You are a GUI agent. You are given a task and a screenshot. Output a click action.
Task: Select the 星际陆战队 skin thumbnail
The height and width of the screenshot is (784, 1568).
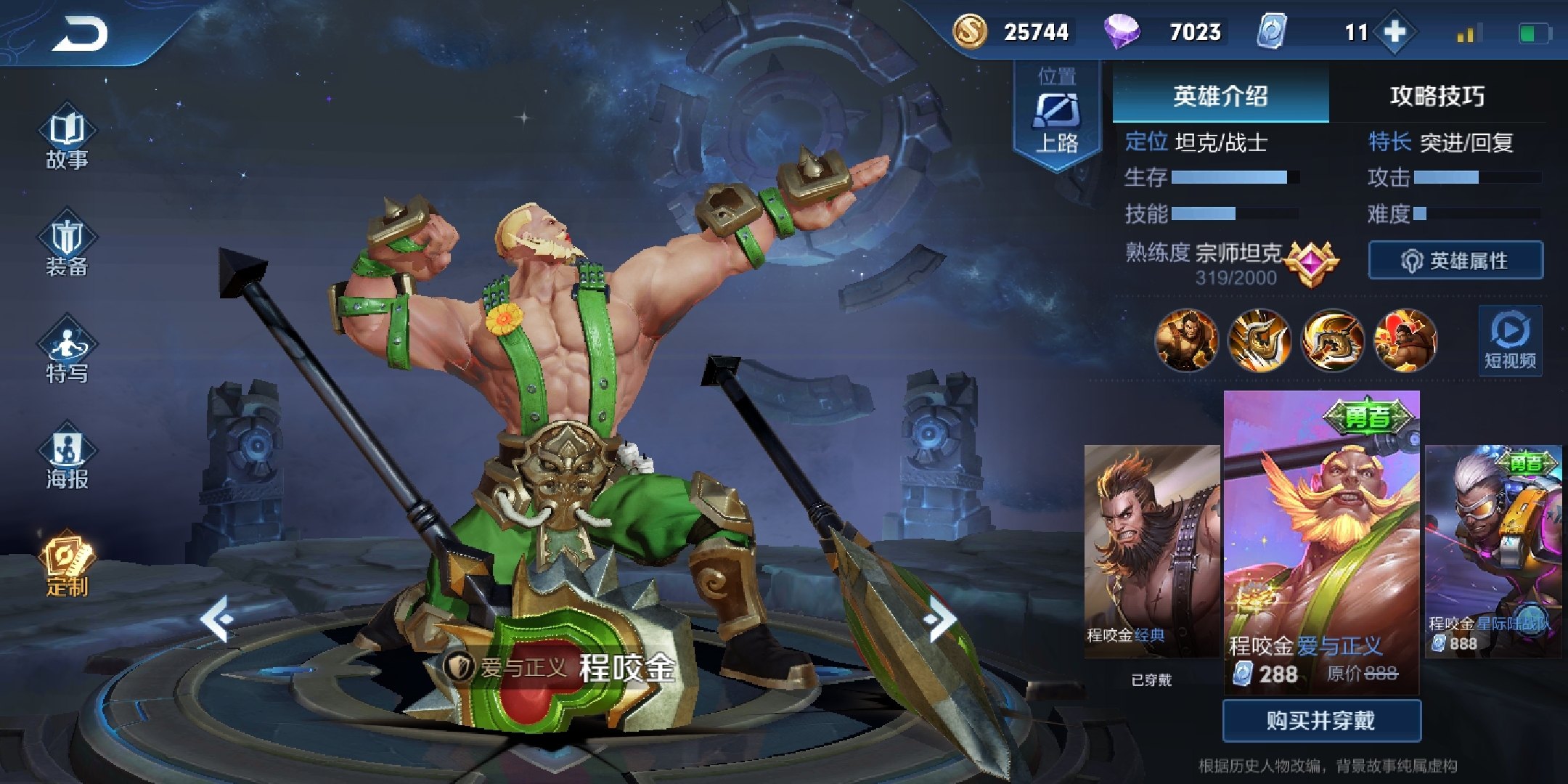[1493, 550]
